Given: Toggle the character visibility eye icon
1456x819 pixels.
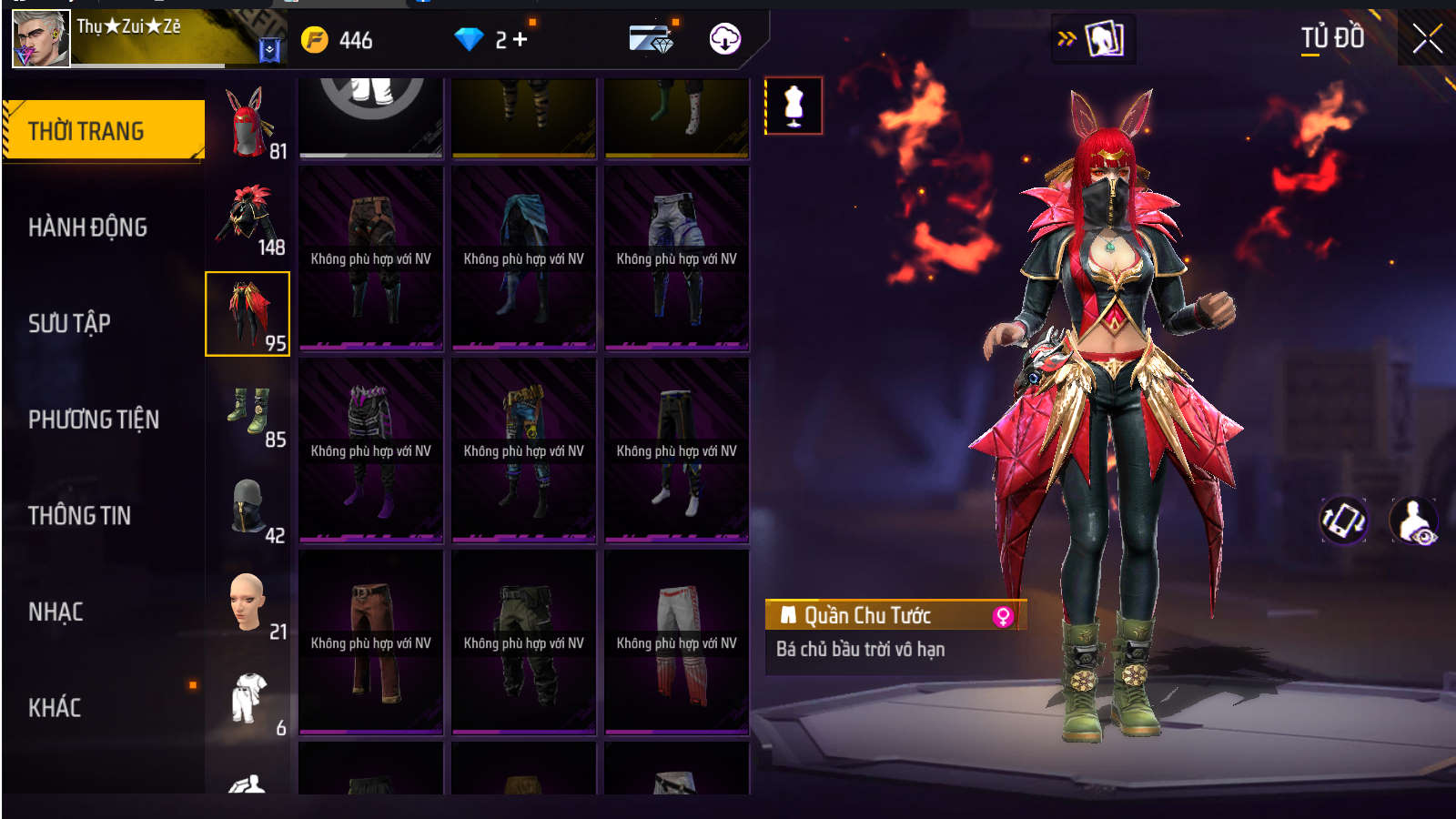Looking at the screenshot, I should coord(1413,521).
